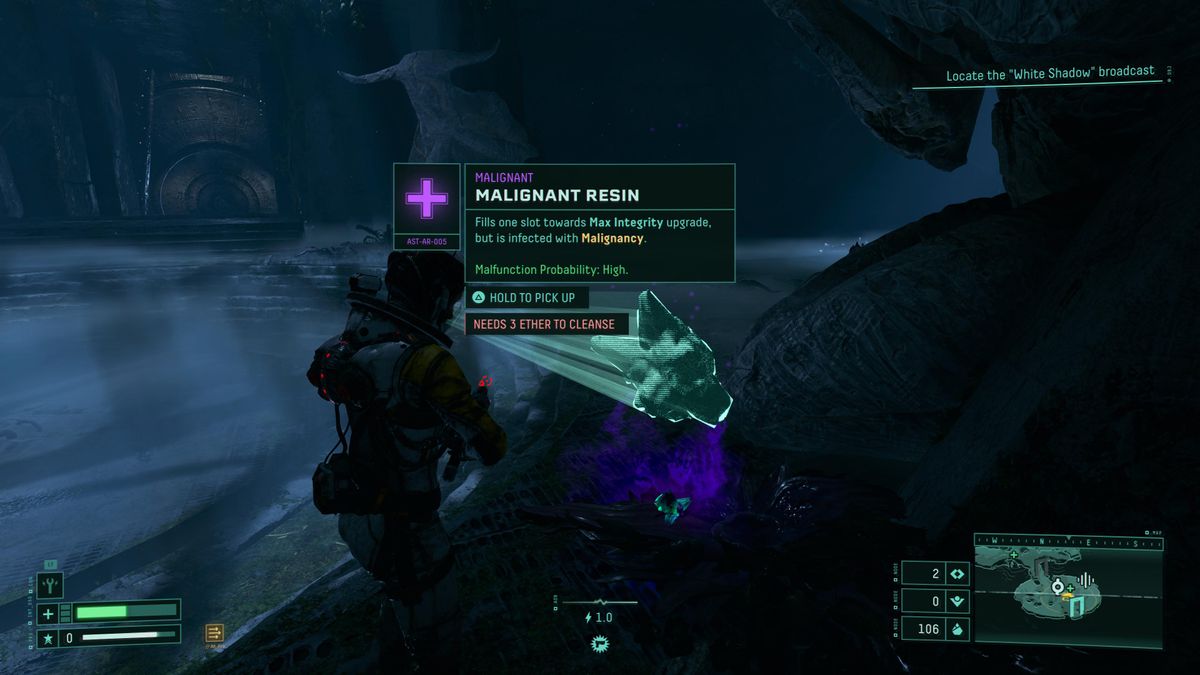Screen dimensions: 1200x675
Task: Click the Malignant Resin purple cross icon
Action: (x=427, y=200)
